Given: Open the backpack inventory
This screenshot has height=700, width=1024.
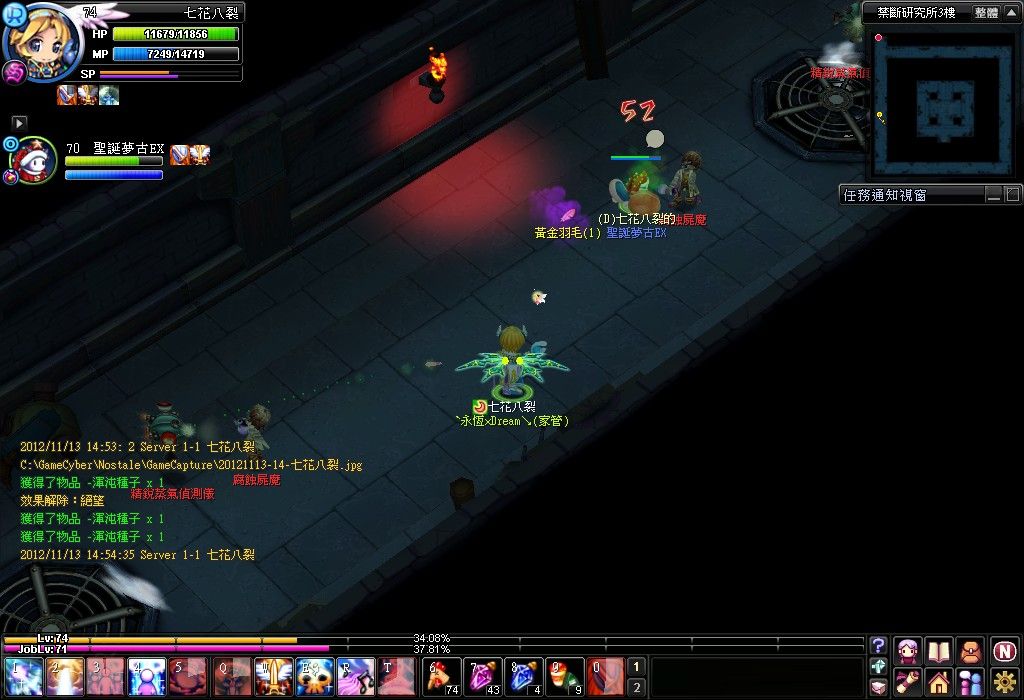Looking at the screenshot, I should (970, 651).
